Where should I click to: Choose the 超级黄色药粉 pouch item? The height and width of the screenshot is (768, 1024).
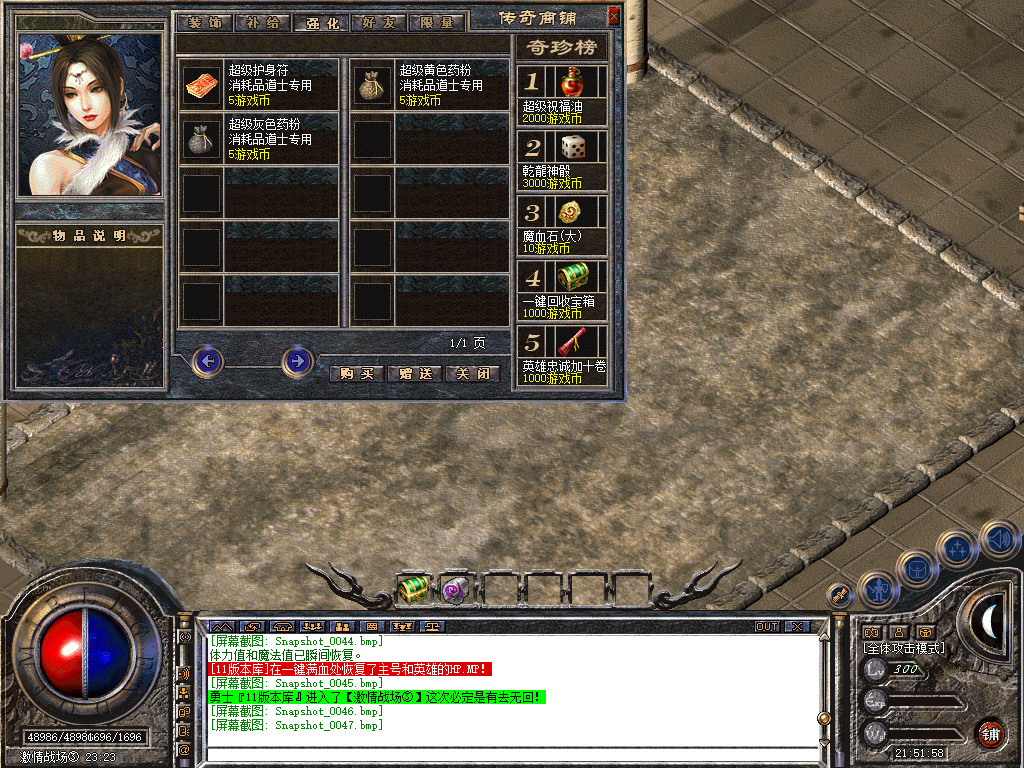click(373, 86)
